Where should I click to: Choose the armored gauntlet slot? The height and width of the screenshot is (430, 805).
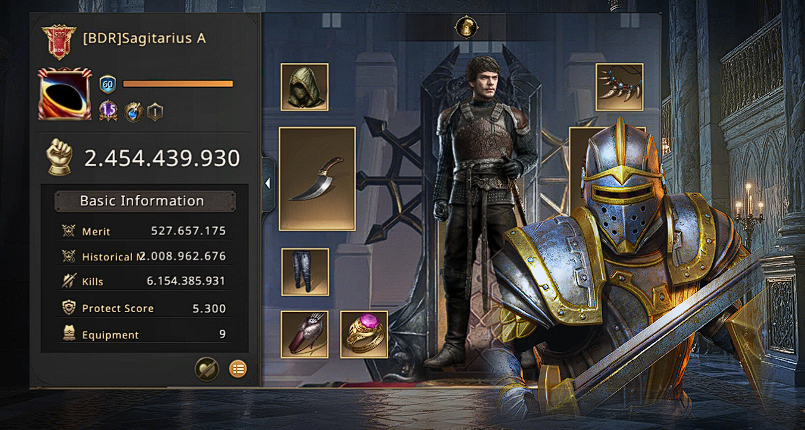pyautogui.click(x=305, y=335)
